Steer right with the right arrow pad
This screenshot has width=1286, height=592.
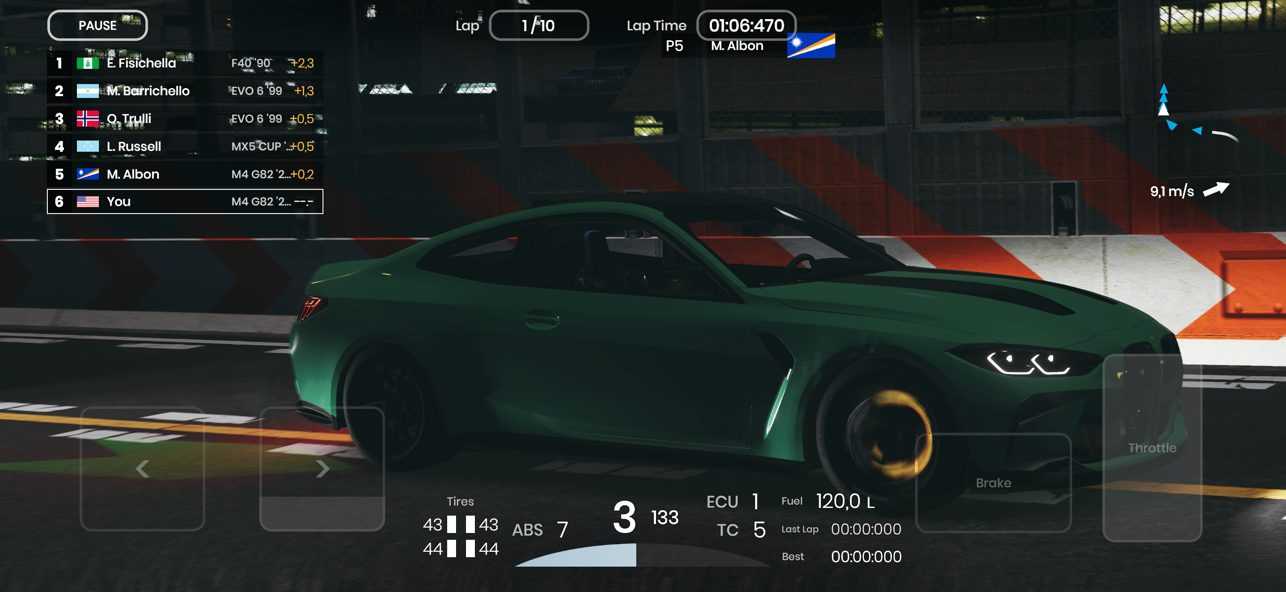click(322, 468)
